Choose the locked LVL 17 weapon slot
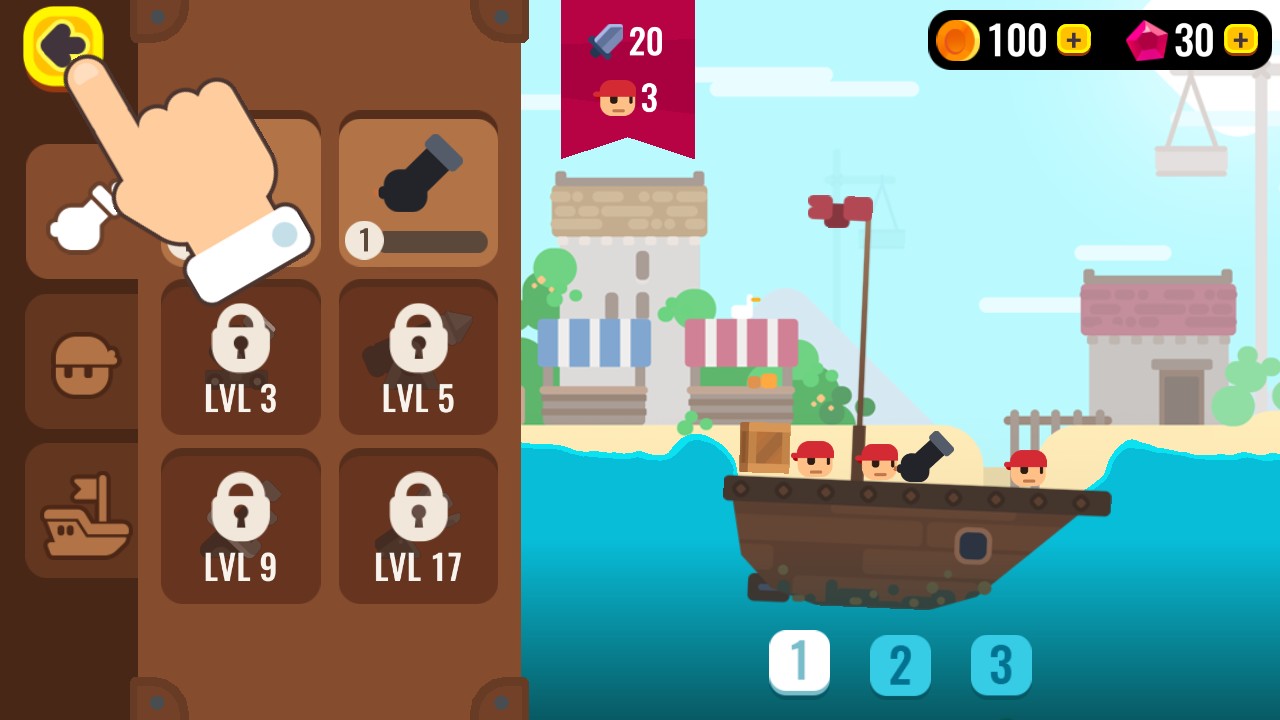 [418, 527]
